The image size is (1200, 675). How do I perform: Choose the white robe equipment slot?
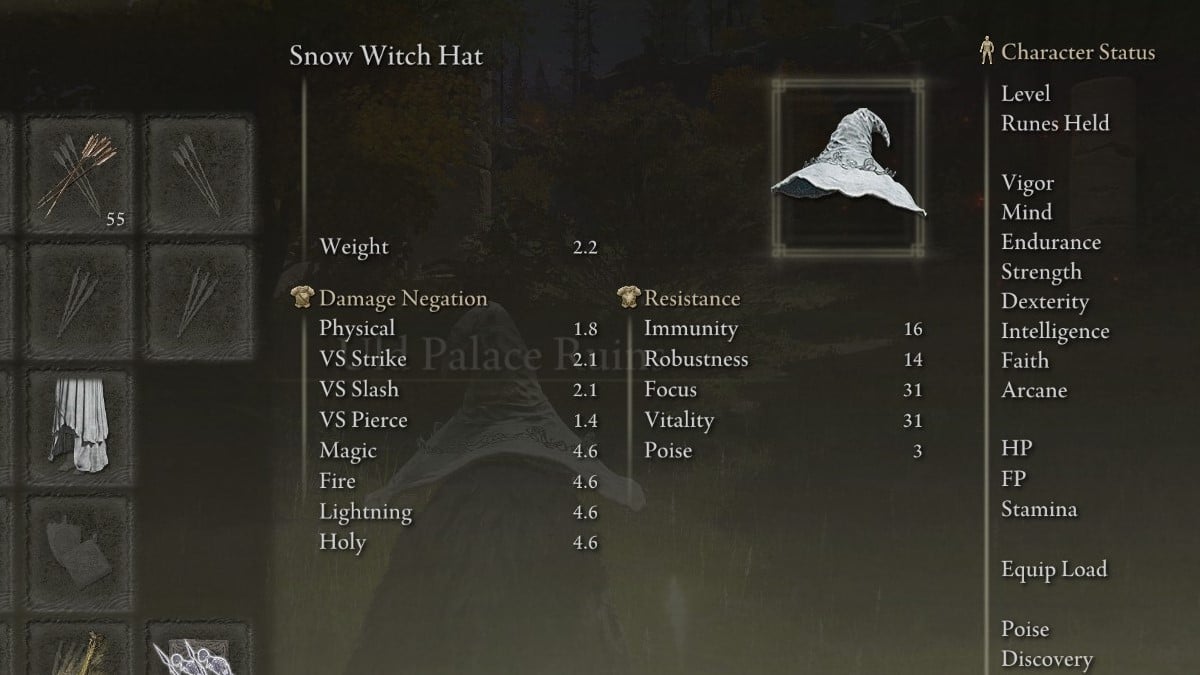pyautogui.click(x=79, y=426)
